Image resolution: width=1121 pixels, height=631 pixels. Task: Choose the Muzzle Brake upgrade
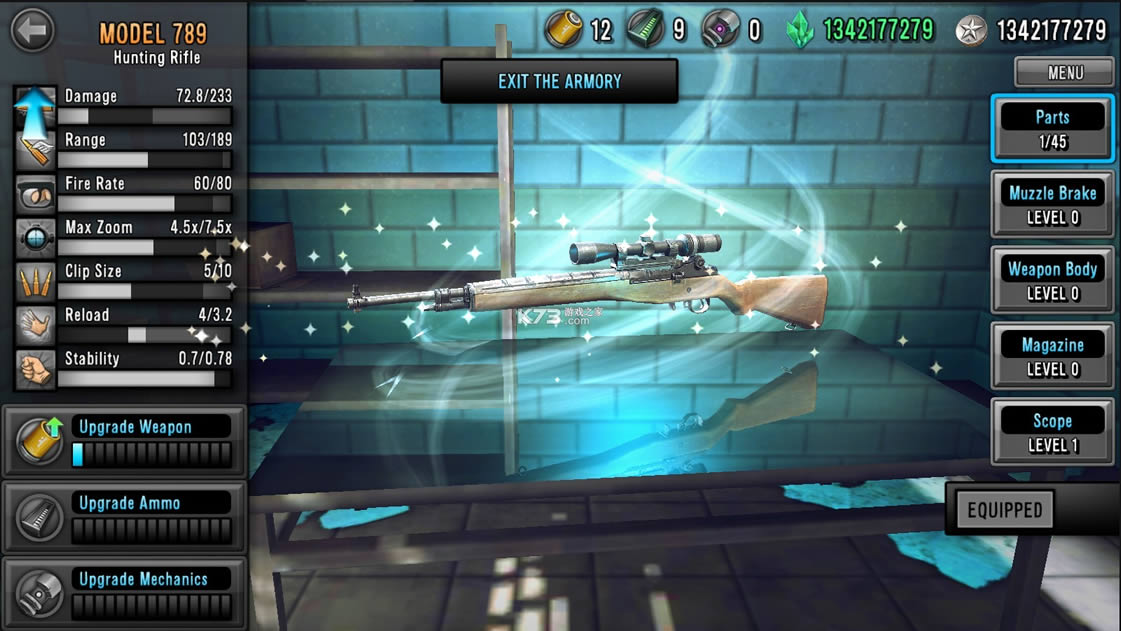[x=1052, y=204]
